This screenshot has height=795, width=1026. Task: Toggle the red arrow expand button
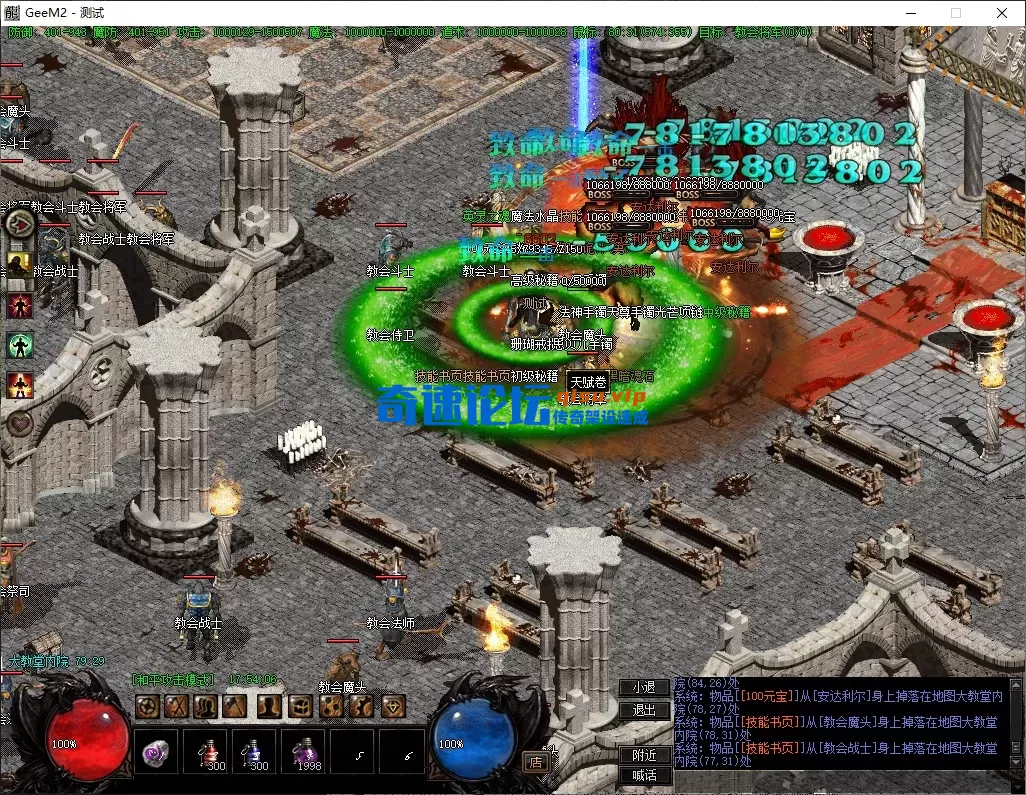point(20,222)
